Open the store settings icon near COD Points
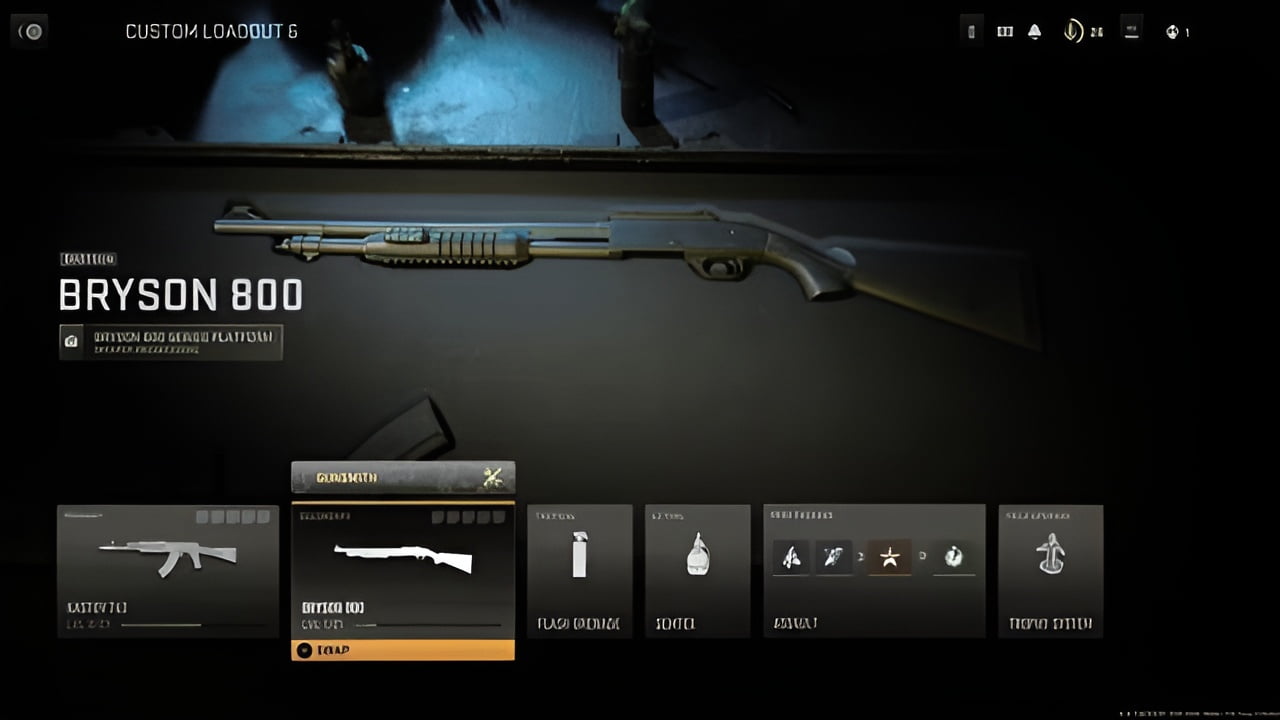 click(1131, 31)
